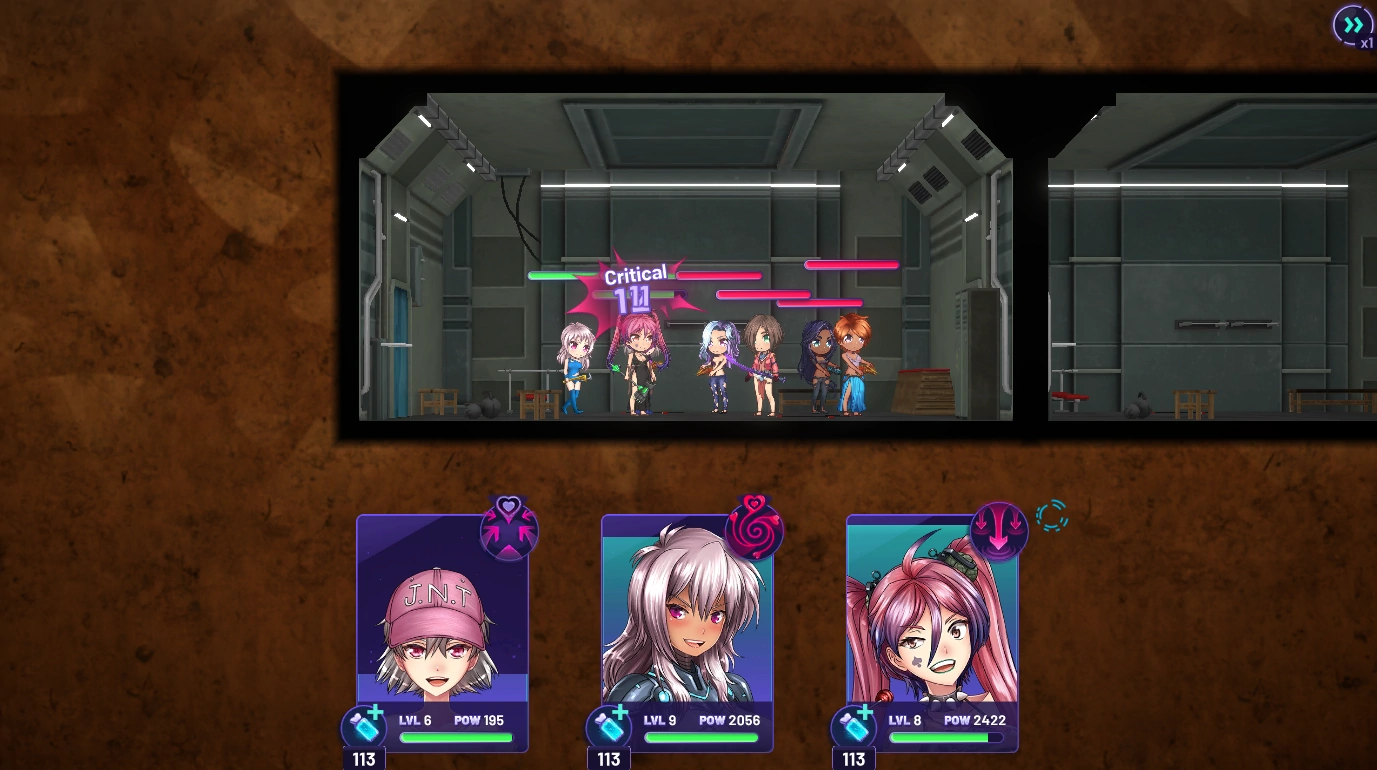Image resolution: width=1377 pixels, height=770 pixels.
Task: Activate the pink swirl heart skill
Action: tap(753, 529)
